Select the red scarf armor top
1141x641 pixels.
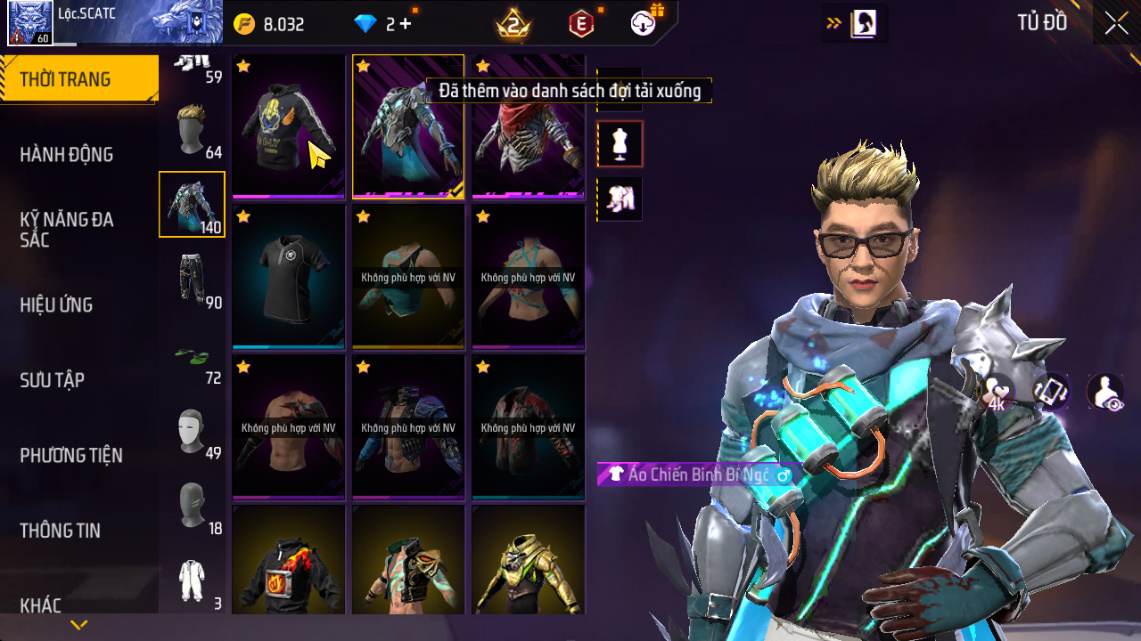tap(528, 126)
